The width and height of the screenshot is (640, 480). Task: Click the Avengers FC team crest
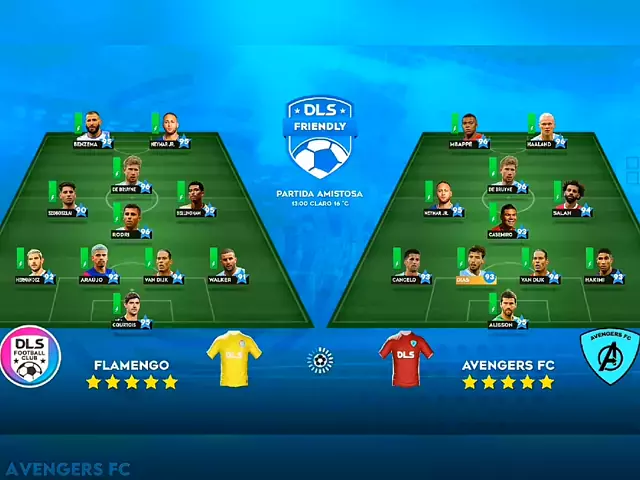pos(609,357)
